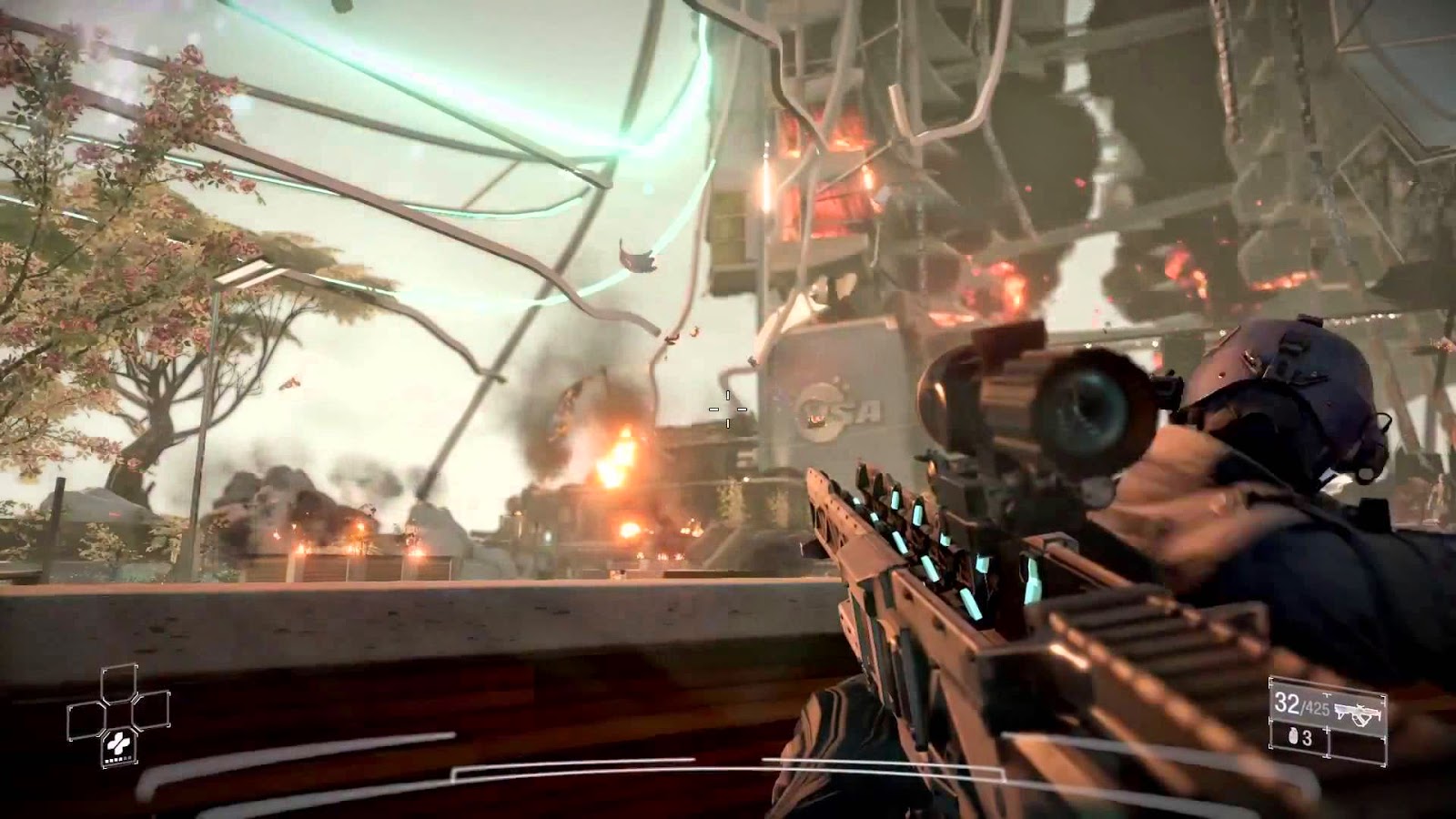Click the grenade icon in ammo panel

tap(1294, 736)
